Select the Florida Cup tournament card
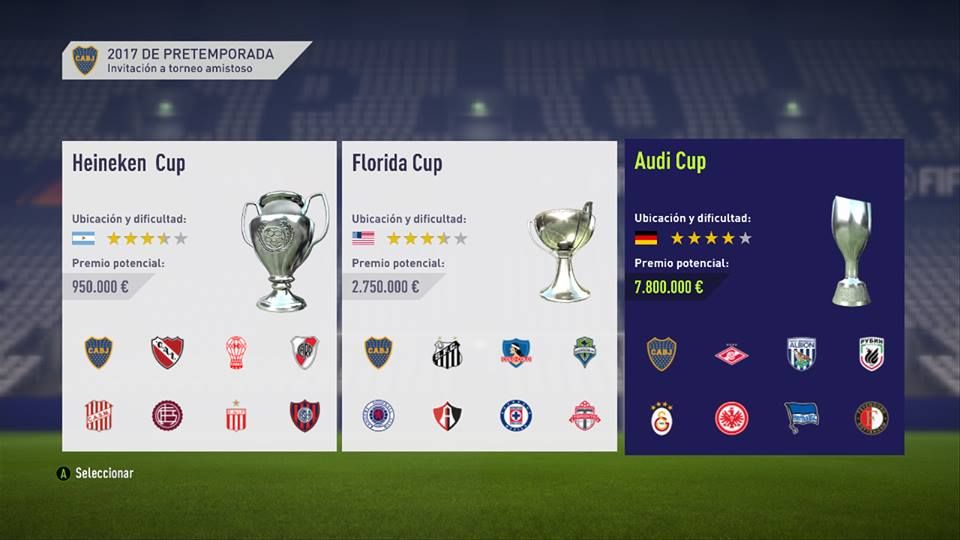The image size is (960, 540). pos(479,296)
